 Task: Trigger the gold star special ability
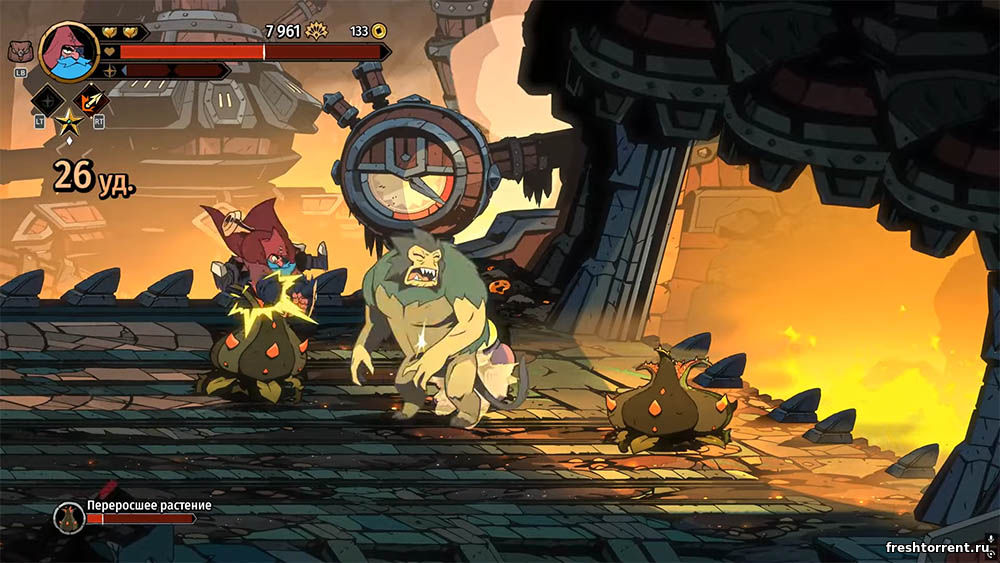69,124
